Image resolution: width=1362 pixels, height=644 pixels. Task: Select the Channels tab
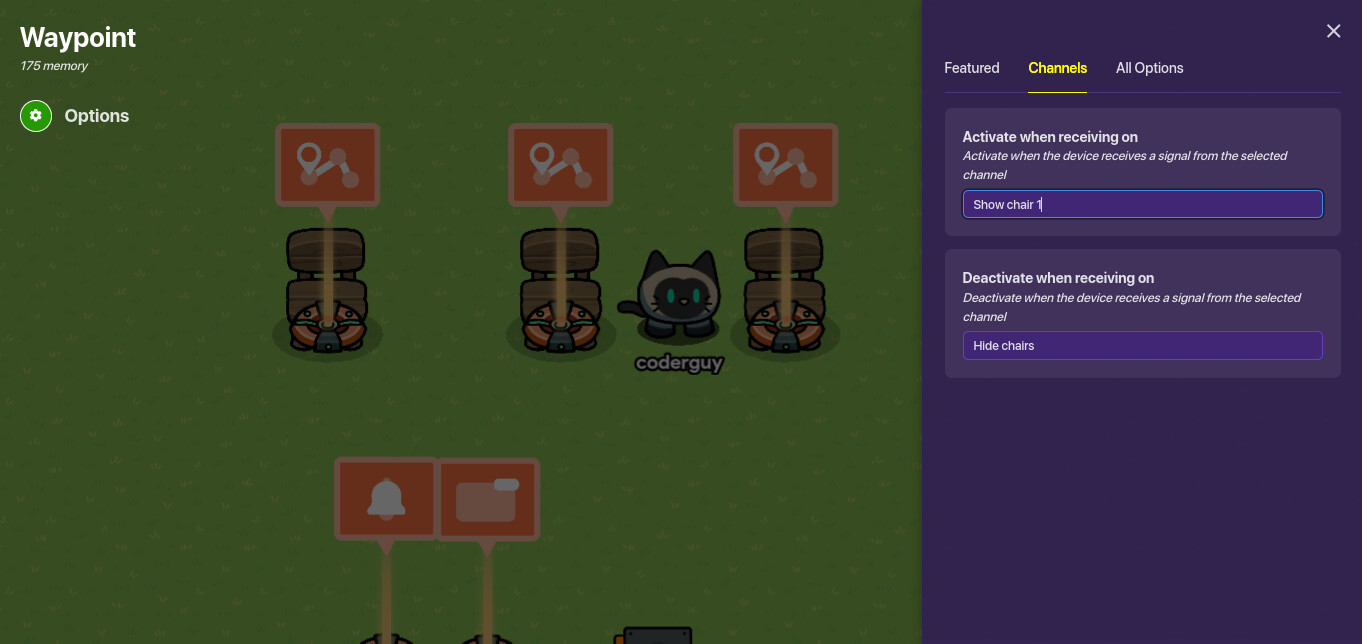point(1057,68)
